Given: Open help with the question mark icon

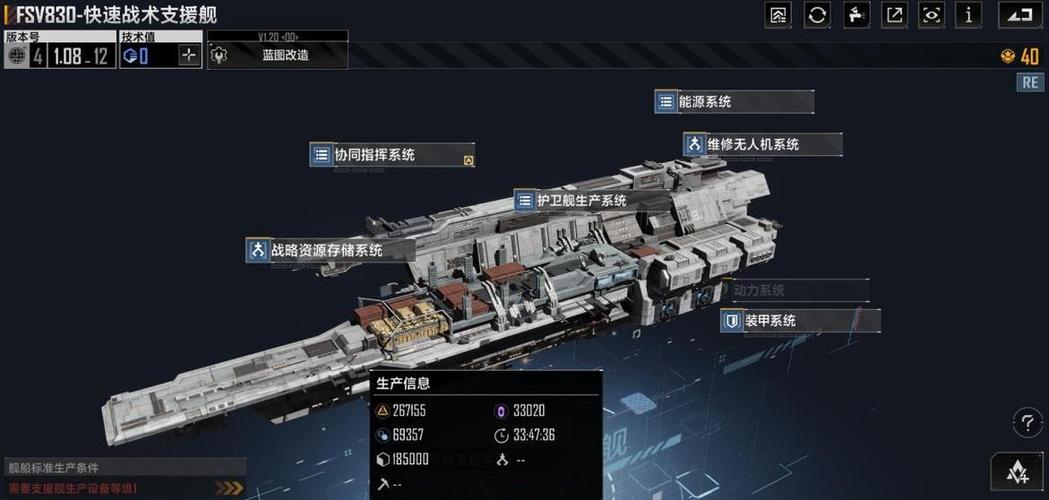Looking at the screenshot, I should [x=1027, y=422].
